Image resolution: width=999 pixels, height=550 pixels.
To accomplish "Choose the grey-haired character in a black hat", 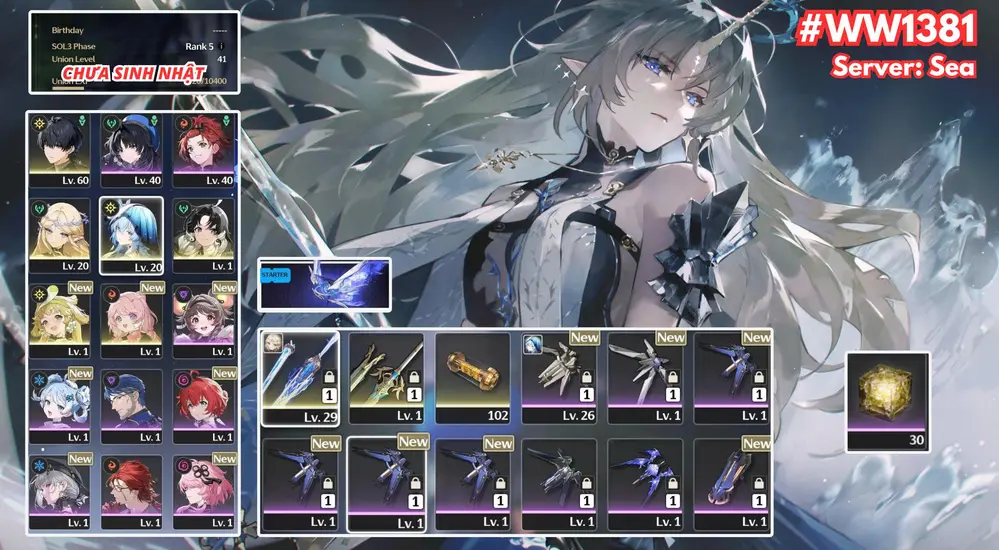I will click(x=62, y=488).
